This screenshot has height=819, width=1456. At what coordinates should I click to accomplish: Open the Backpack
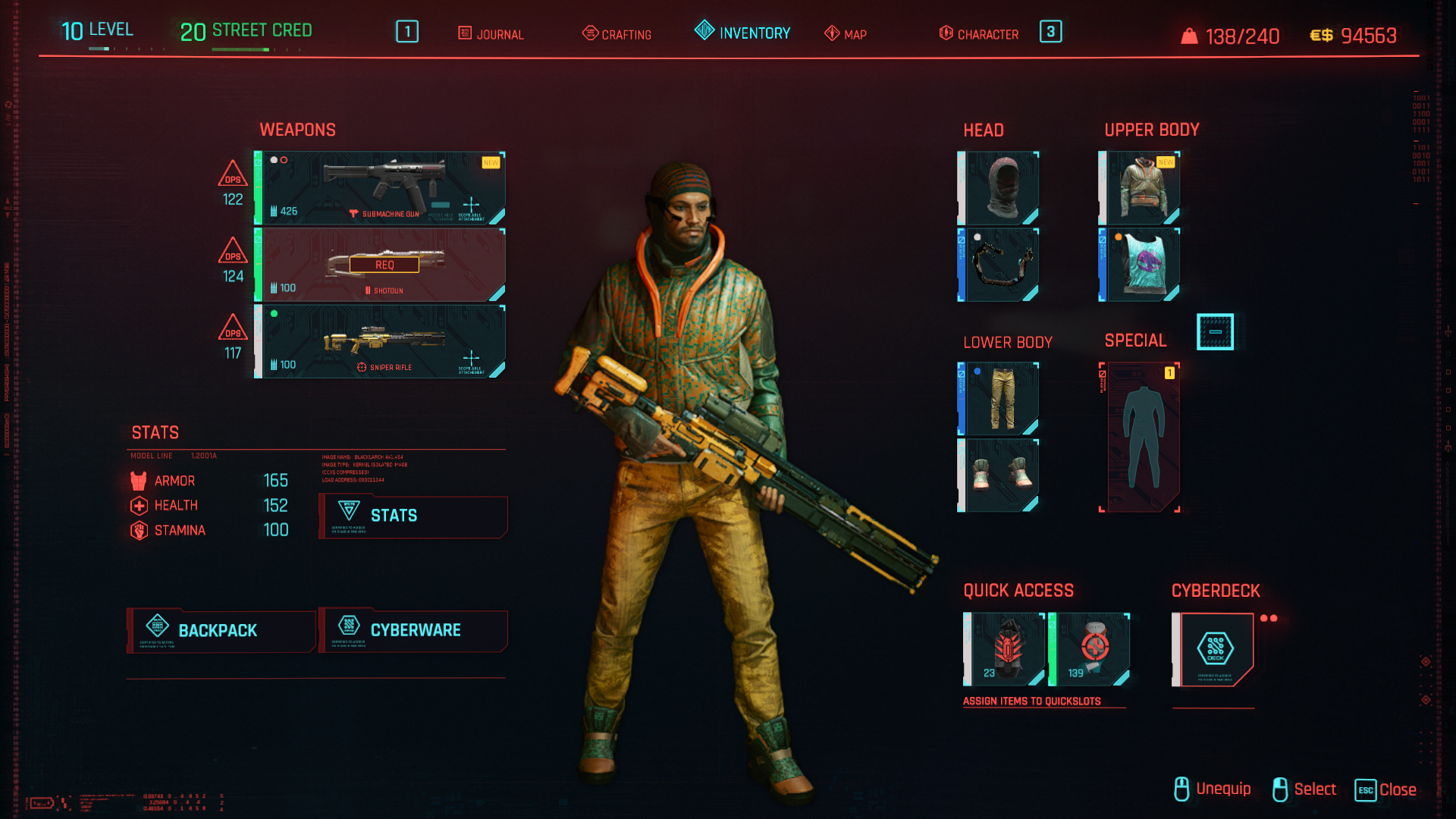pyautogui.click(x=221, y=630)
